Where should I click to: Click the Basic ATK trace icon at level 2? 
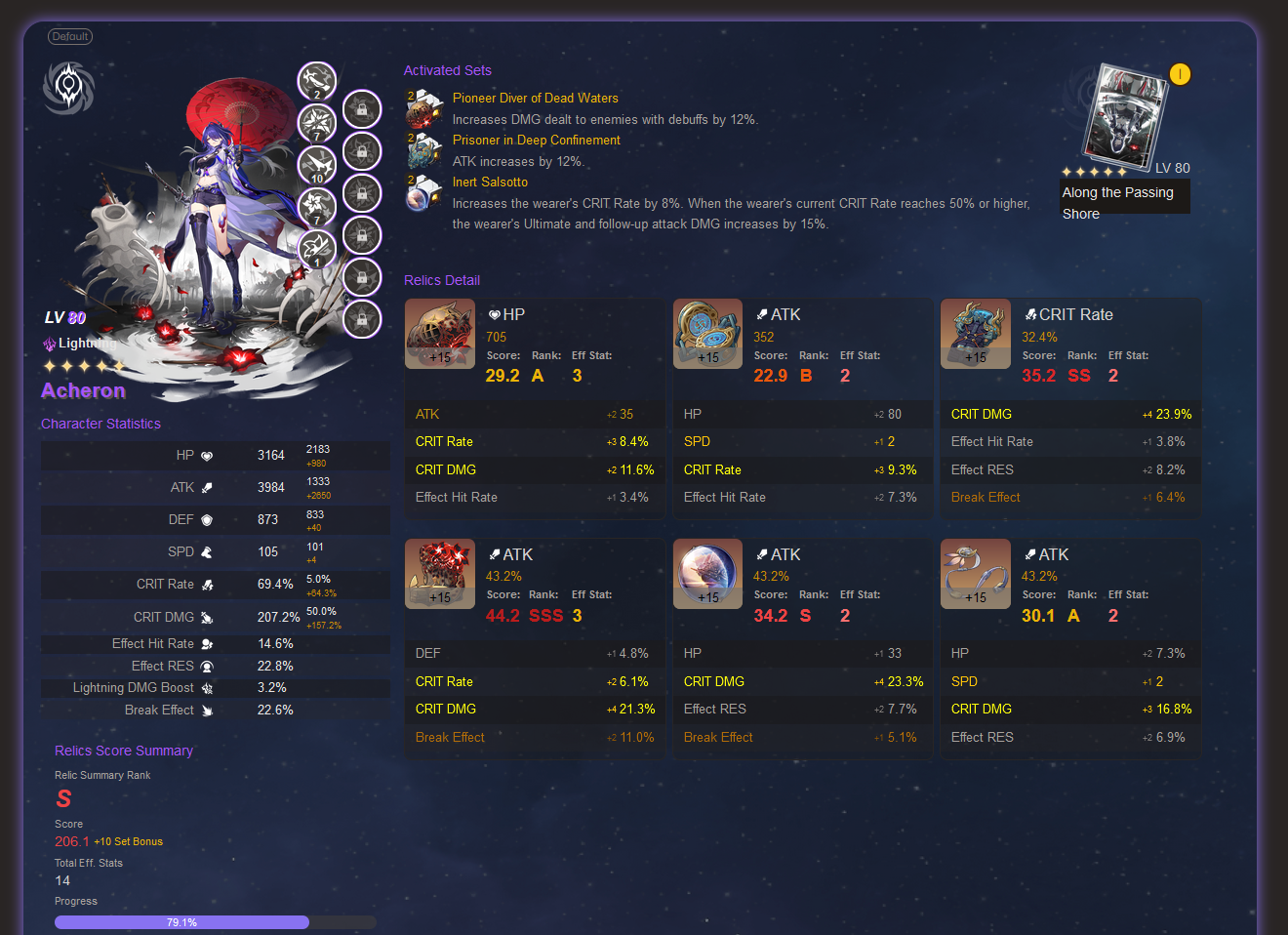[314, 81]
